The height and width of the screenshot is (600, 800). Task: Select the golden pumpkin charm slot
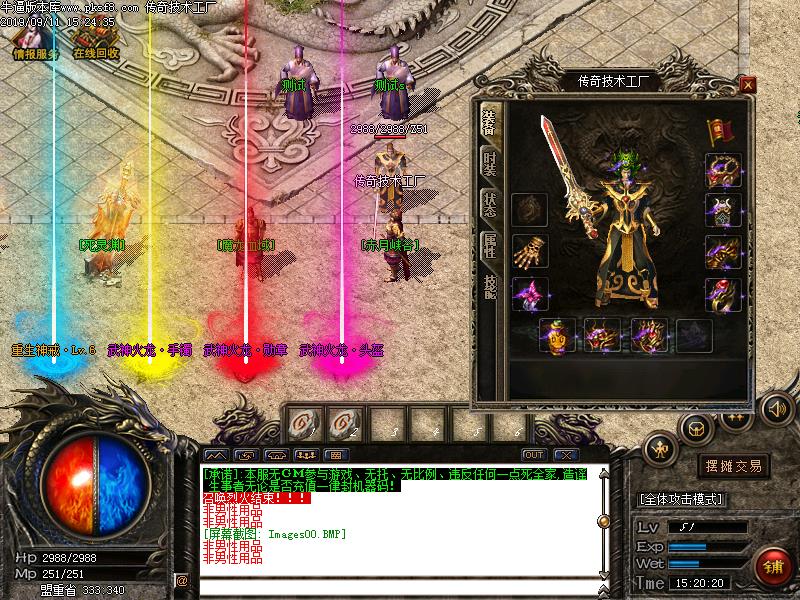point(556,335)
